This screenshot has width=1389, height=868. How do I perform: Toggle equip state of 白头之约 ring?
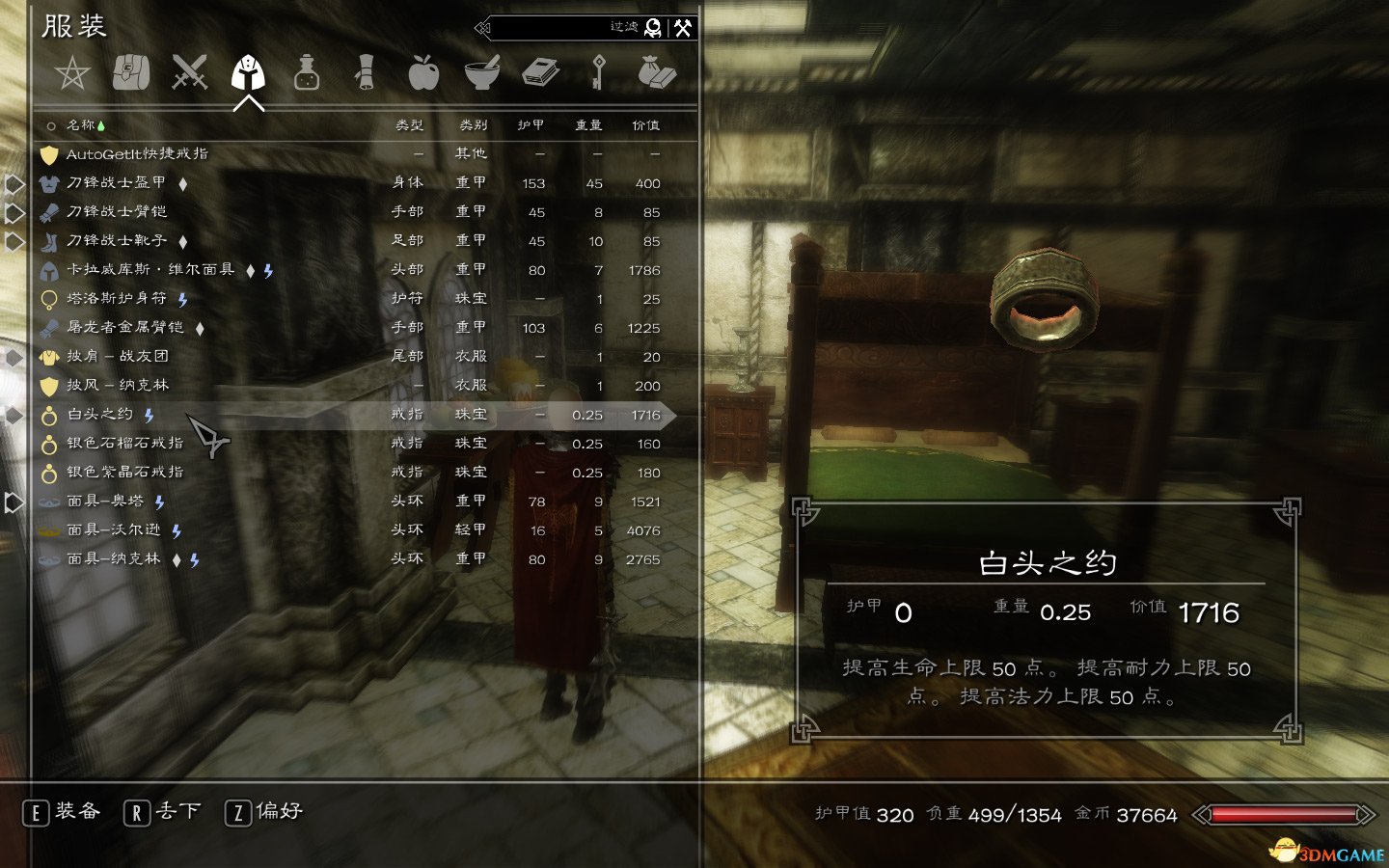99,415
